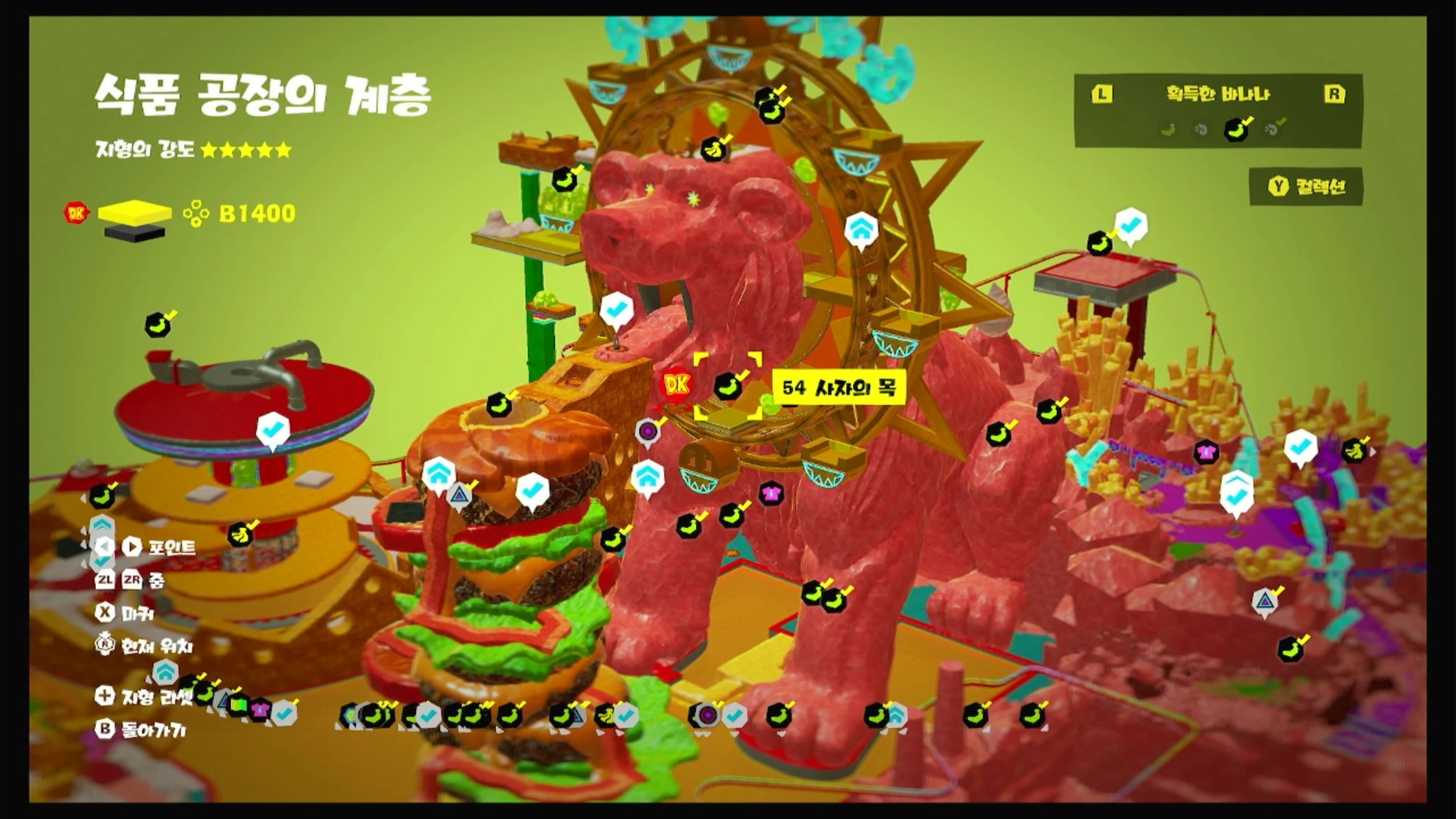
Task: Select the checkpoint marker with a chevron on top
Action: point(1236,495)
